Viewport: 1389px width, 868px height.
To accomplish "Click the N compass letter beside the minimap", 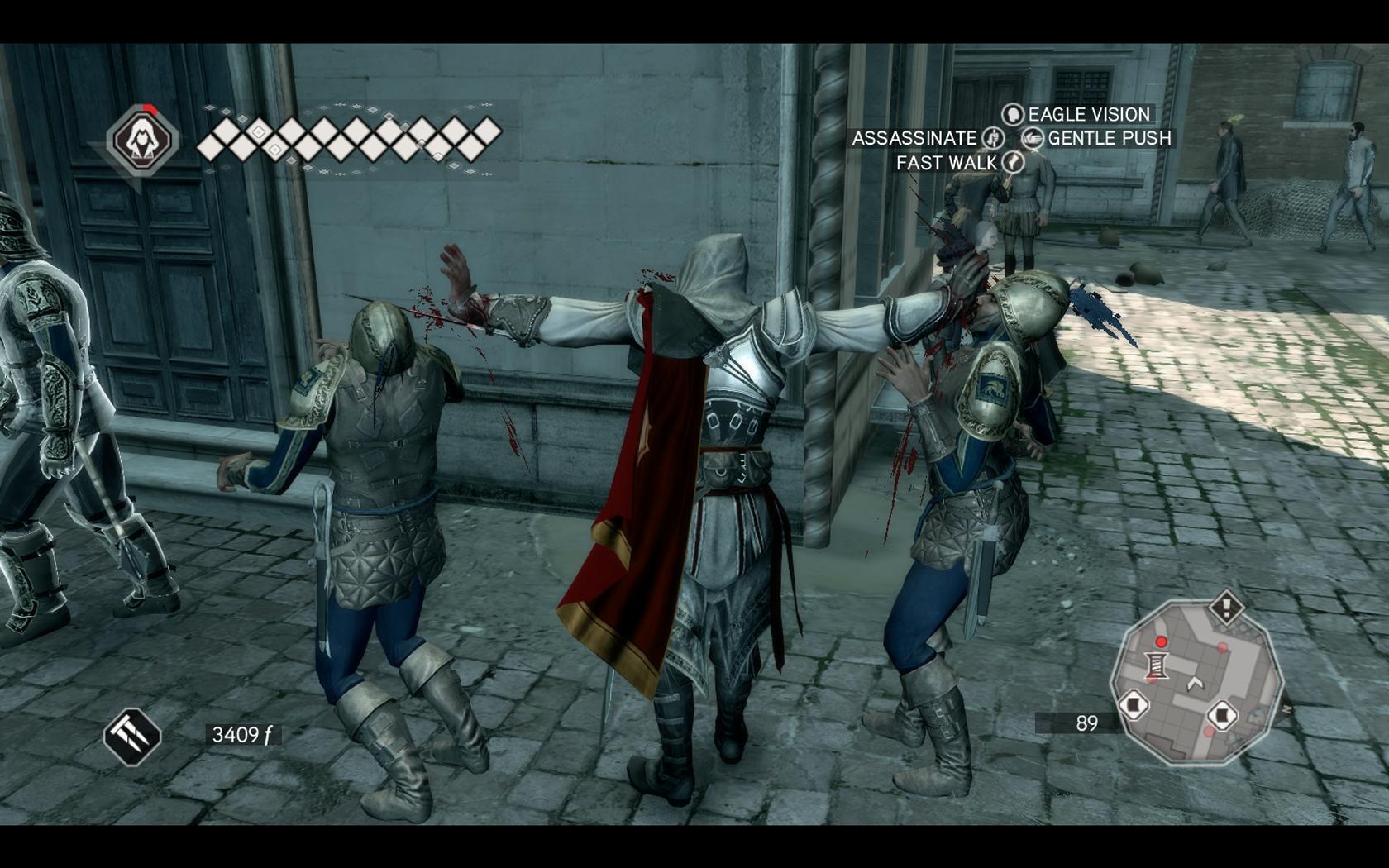I will (1287, 707).
